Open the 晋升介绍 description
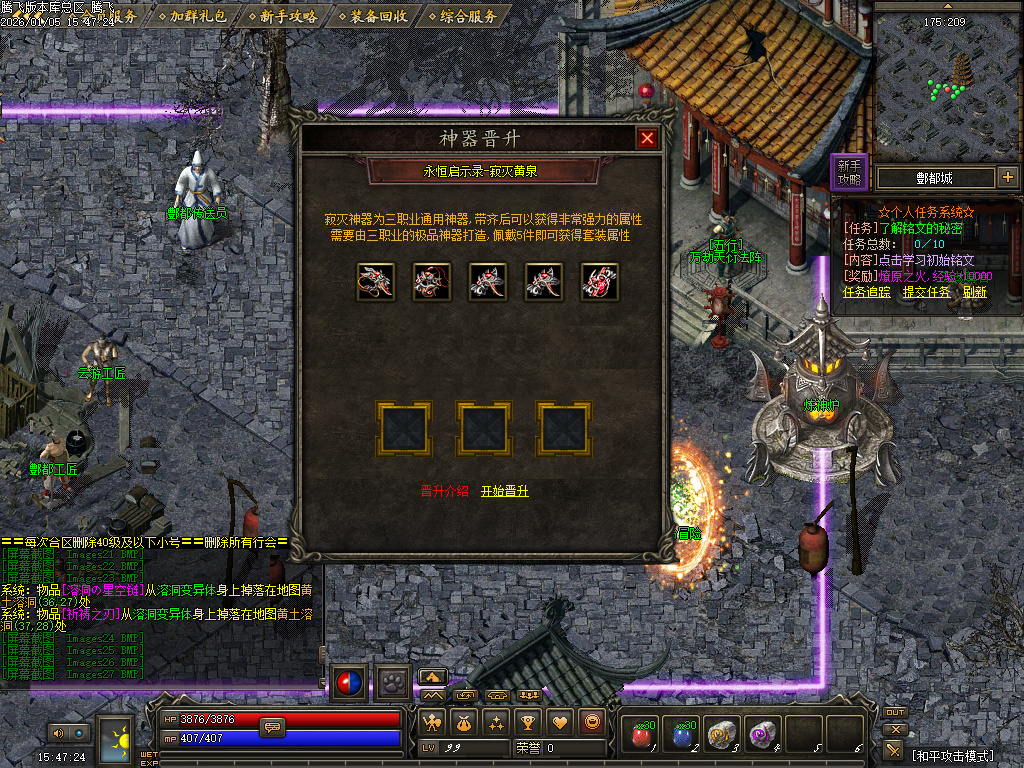 pyautogui.click(x=444, y=491)
